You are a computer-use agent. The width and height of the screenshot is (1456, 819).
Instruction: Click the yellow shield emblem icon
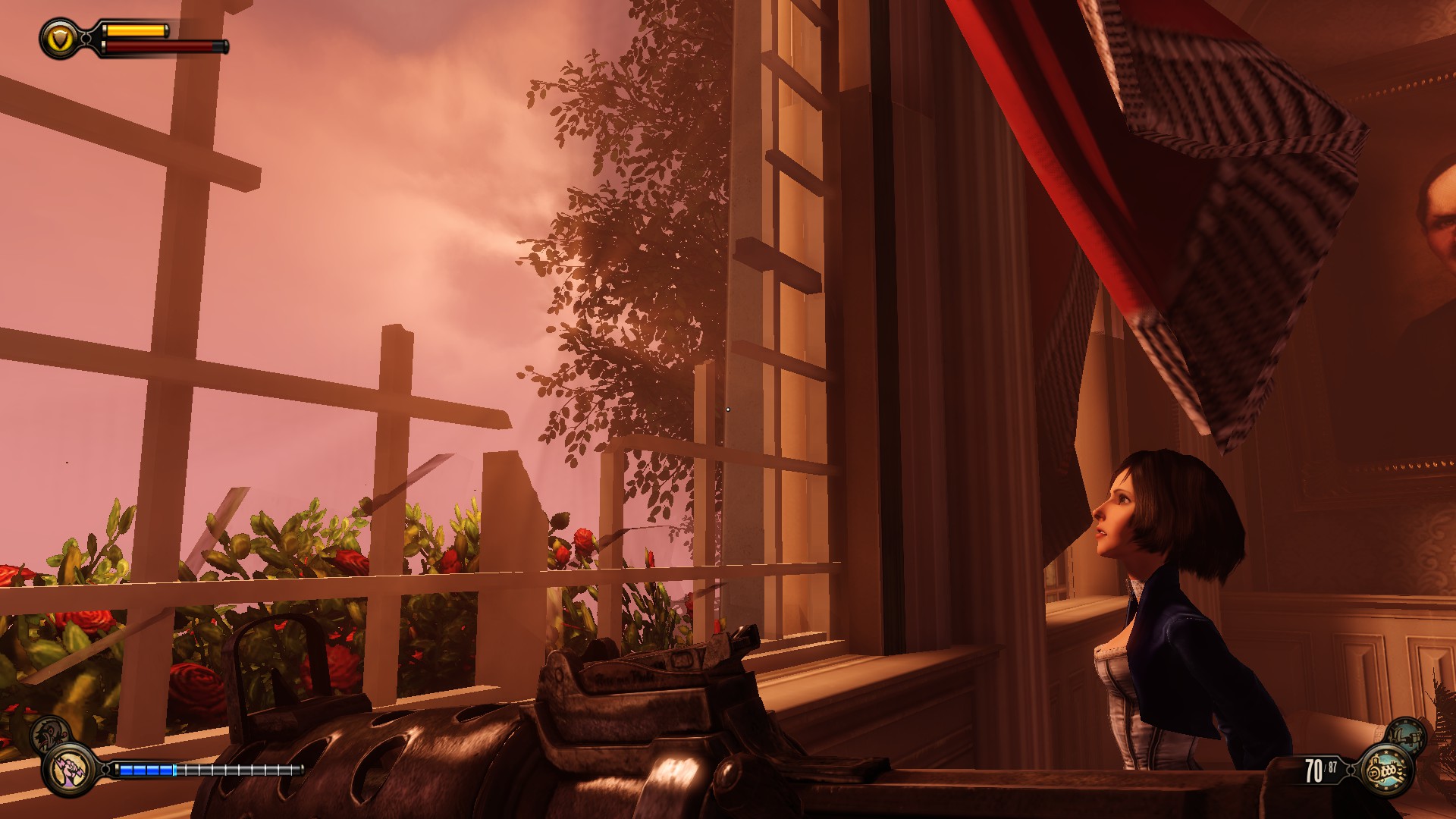[x=59, y=38]
